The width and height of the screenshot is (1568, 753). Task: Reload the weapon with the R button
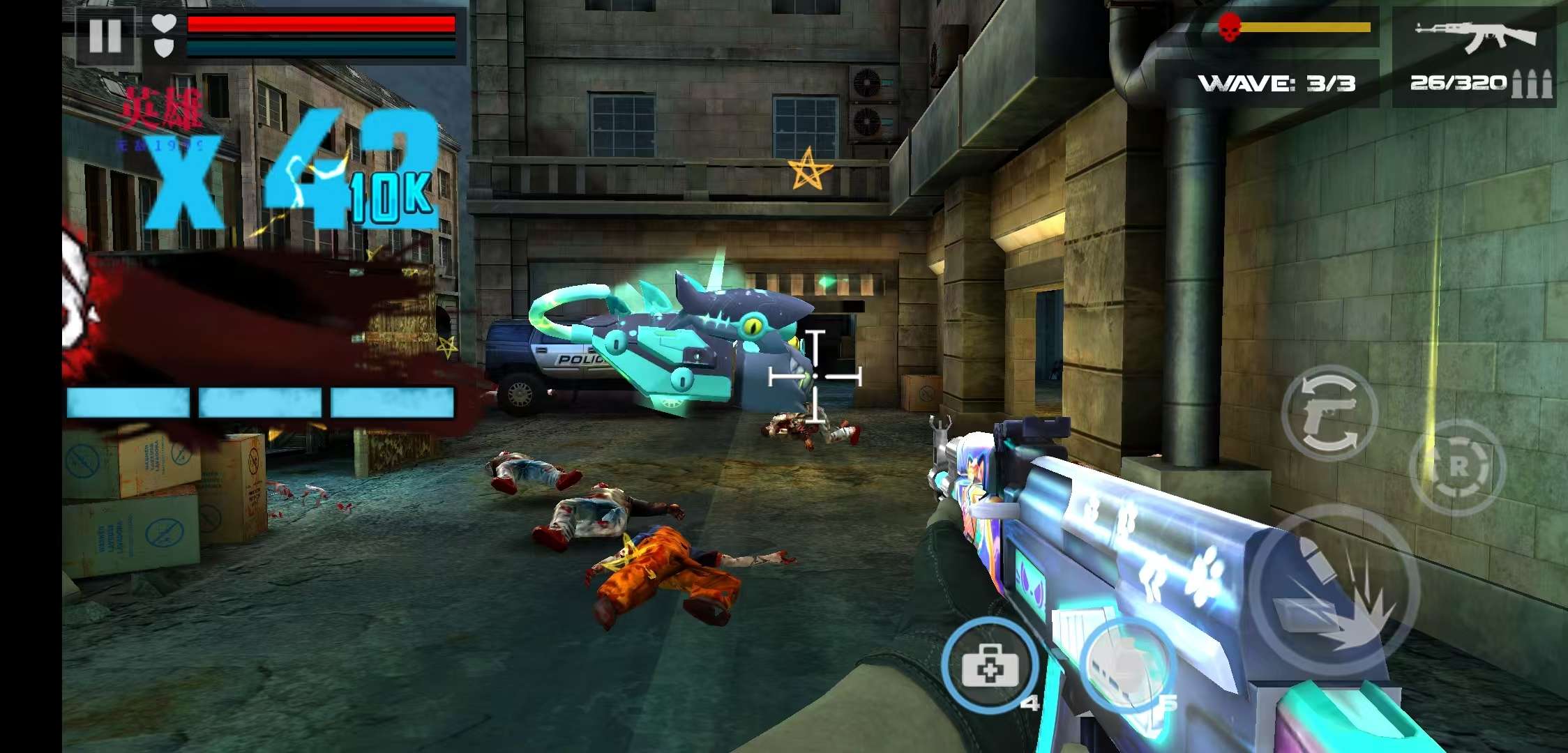[x=1457, y=467]
